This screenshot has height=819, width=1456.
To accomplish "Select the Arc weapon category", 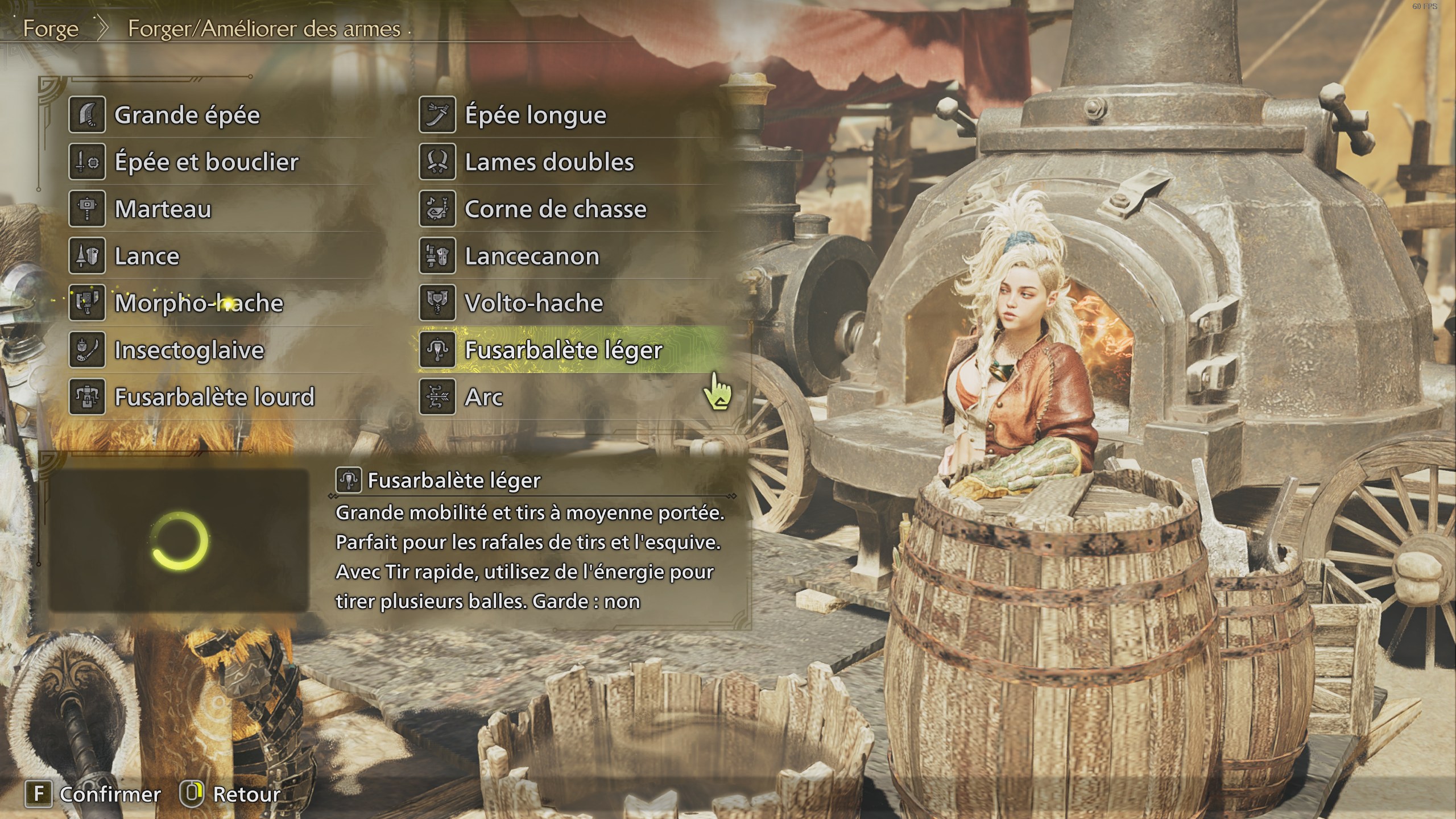I will [483, 397].
